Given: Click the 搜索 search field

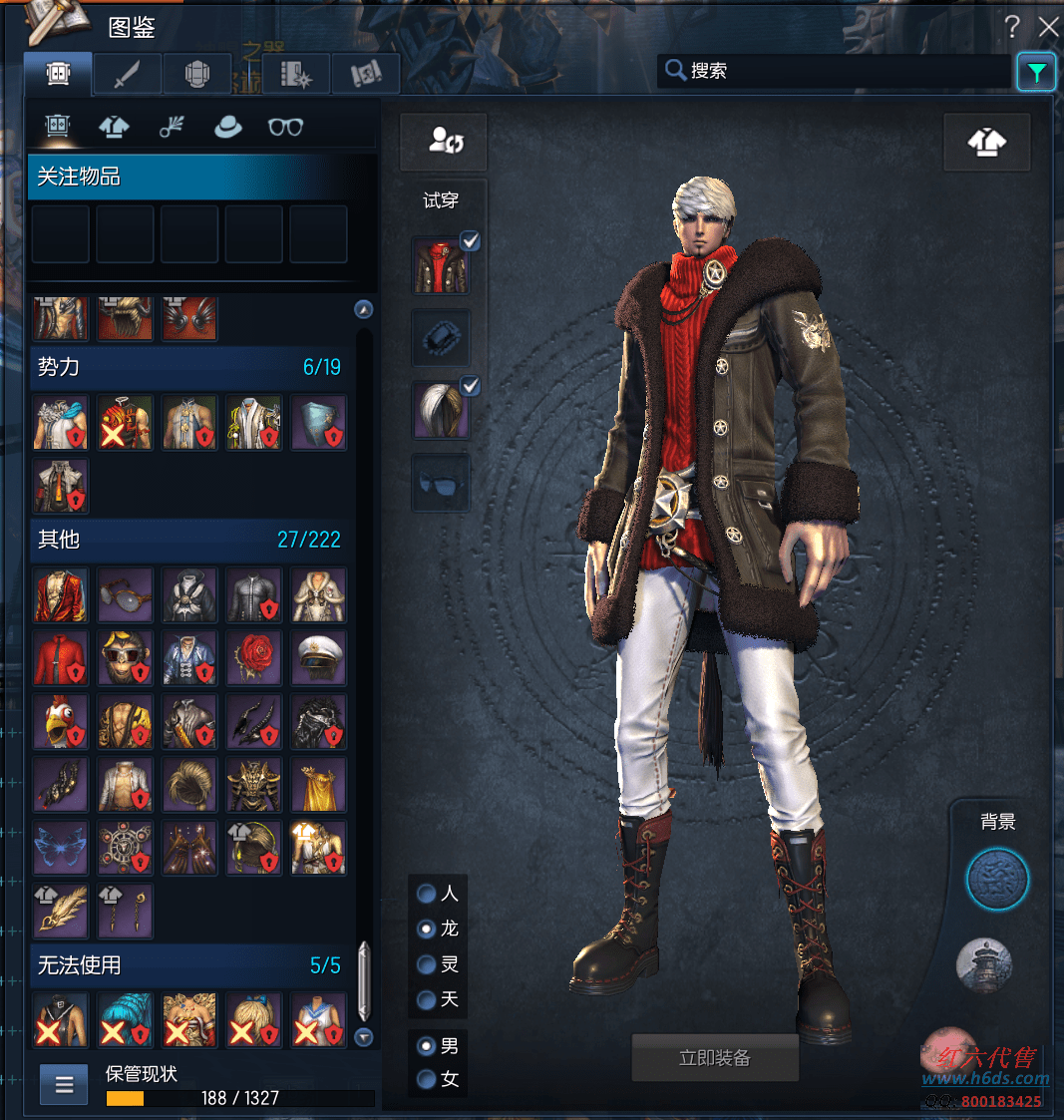Looking at the screenshot, I should 838,71.
